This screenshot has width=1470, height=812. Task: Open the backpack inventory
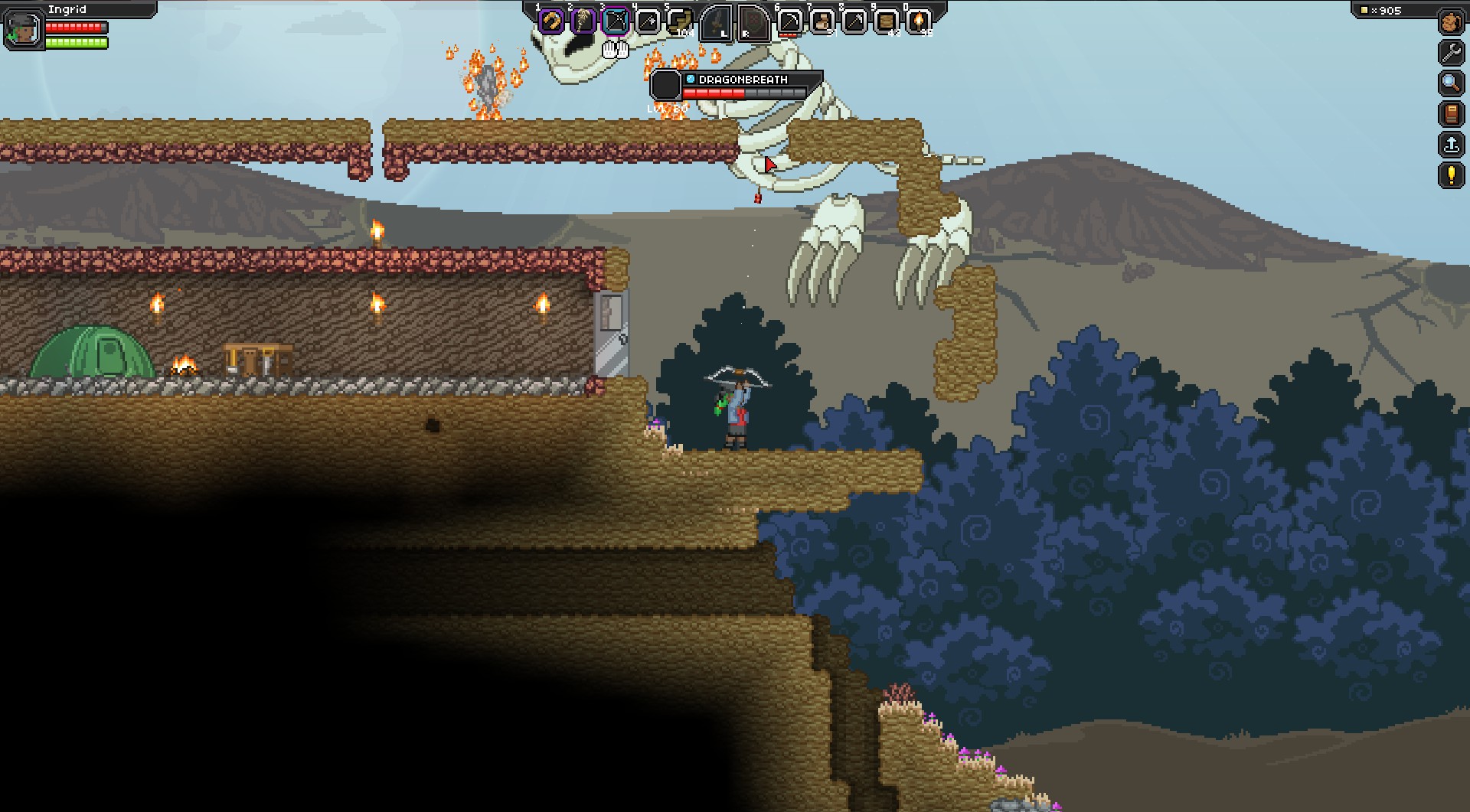point(1451,21)
